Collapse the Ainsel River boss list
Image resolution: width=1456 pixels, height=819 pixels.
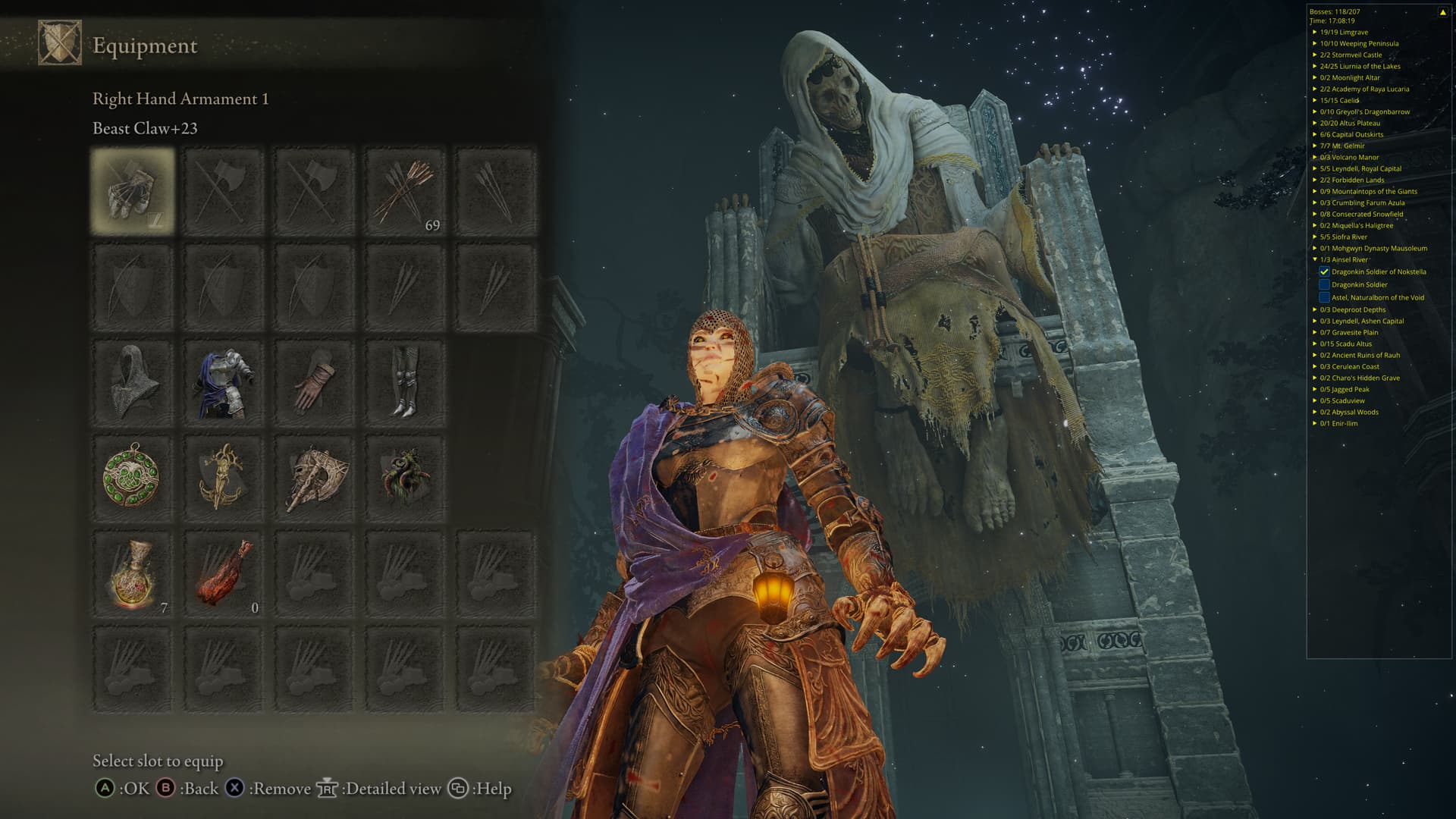pos(1315,259)
